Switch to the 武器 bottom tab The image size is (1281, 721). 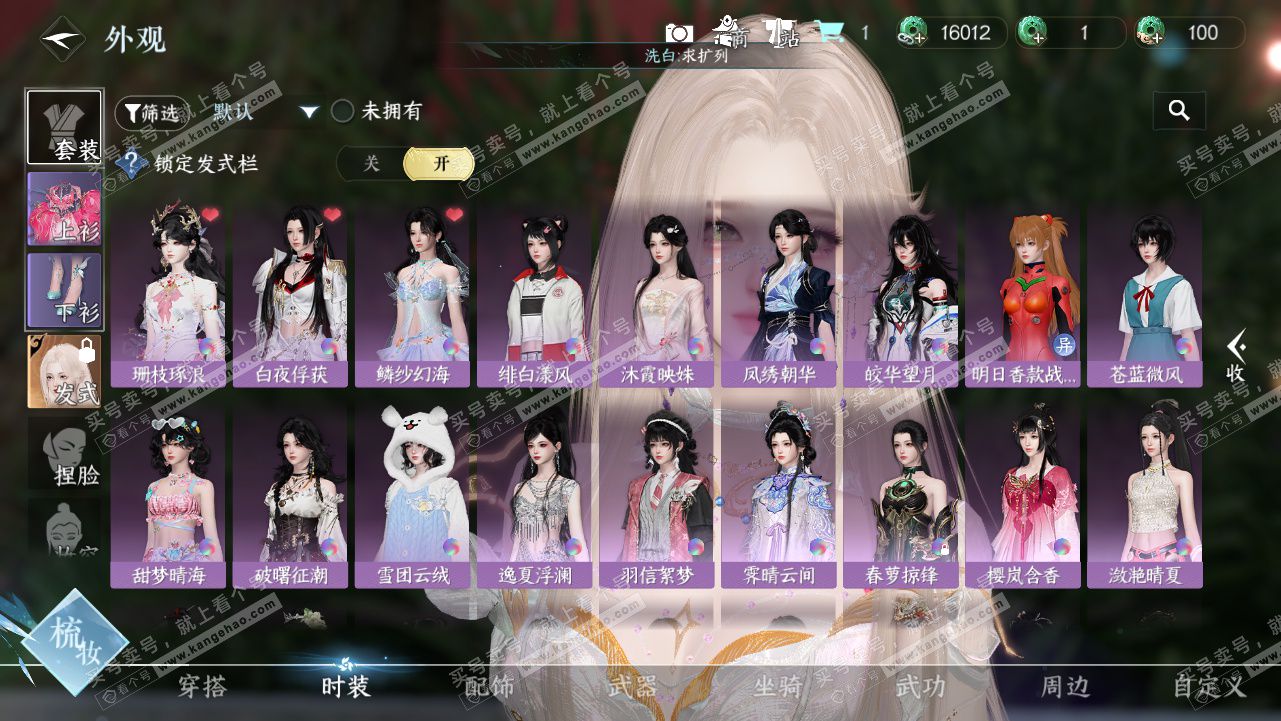click(632, 687)
